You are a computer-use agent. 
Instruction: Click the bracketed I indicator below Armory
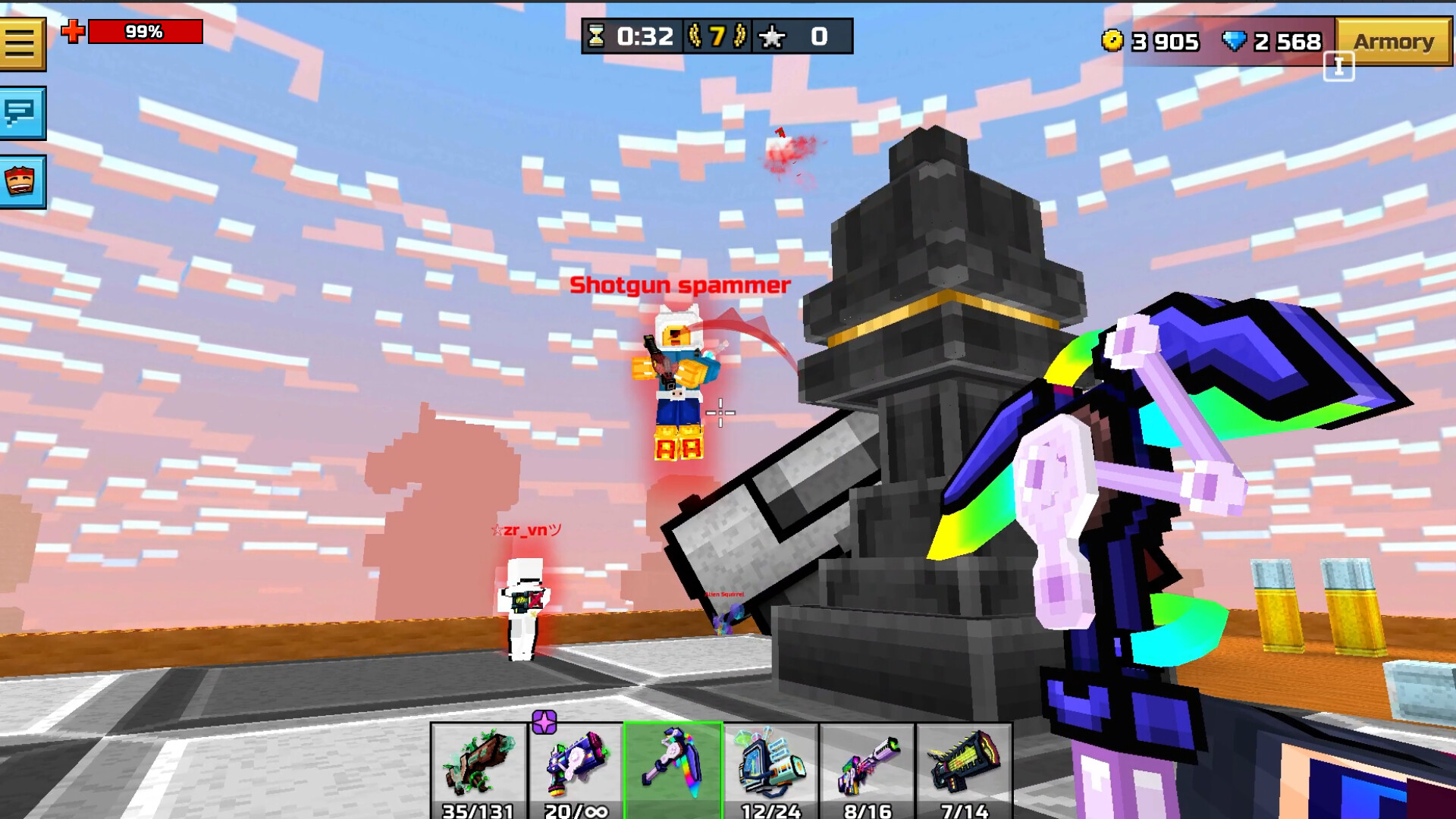coord(1341,67)
